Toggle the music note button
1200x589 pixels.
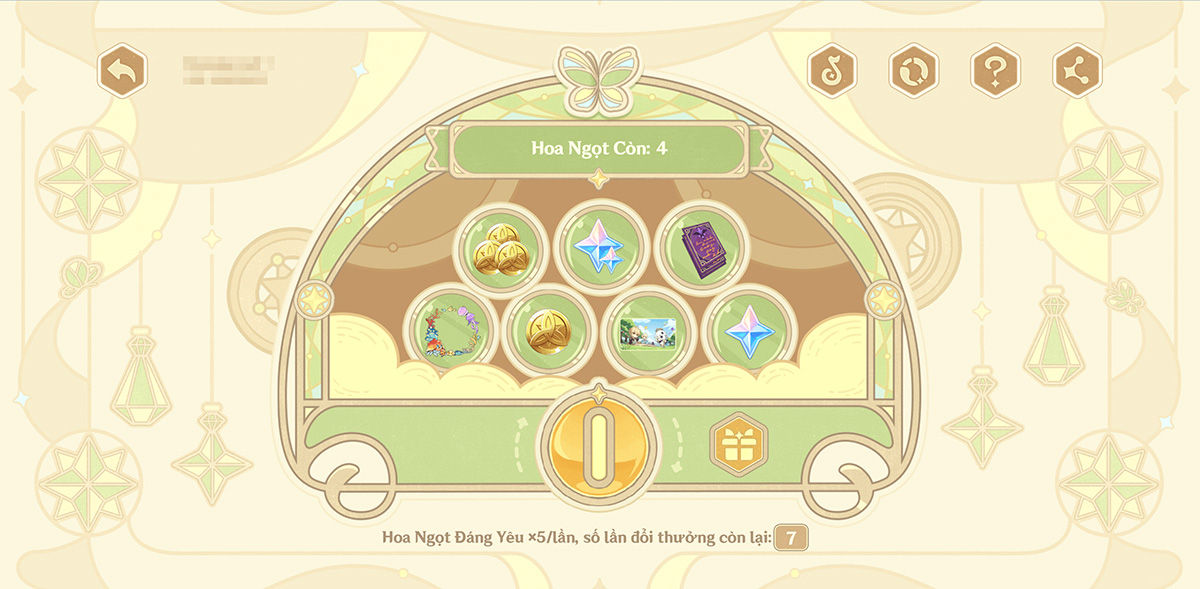click(x=832, y=71)
